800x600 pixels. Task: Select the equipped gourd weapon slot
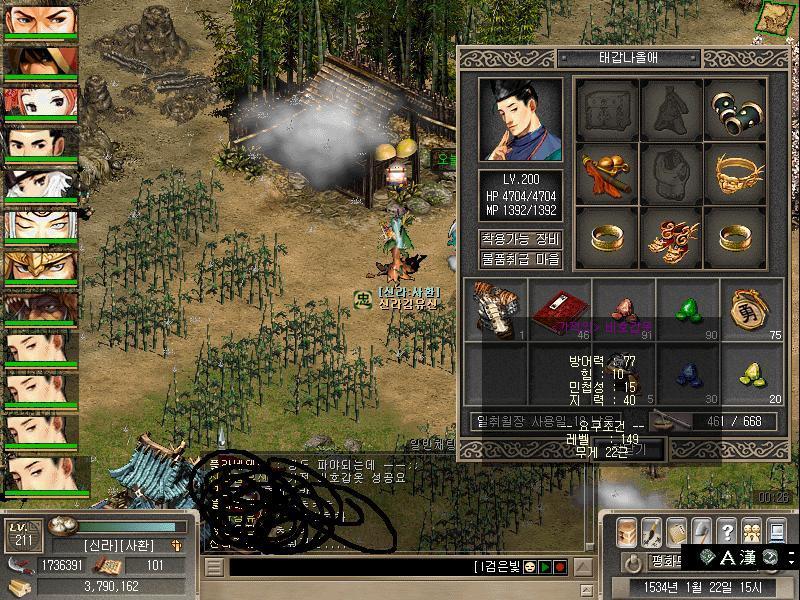[x=607, y=173]
